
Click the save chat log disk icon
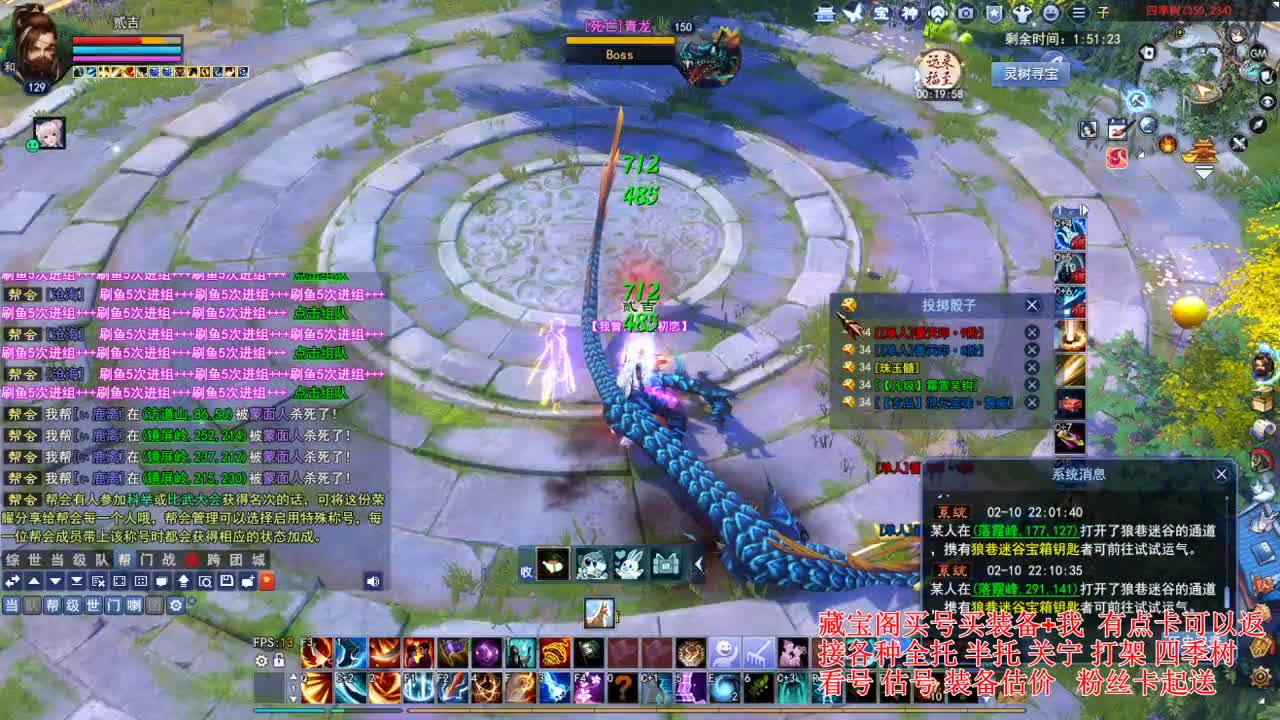coord(226,580)
